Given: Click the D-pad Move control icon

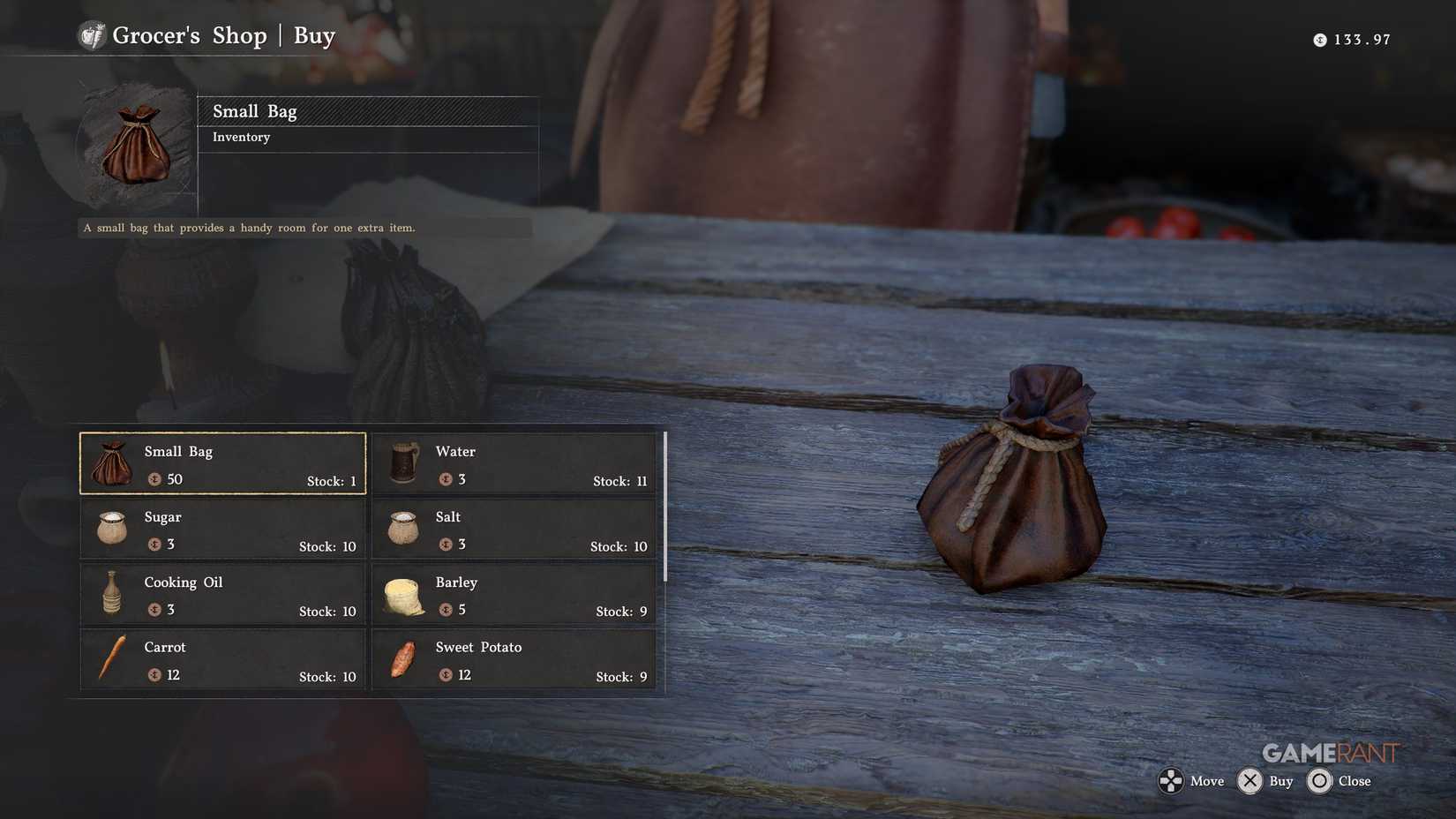Looking at the screenshot, I should 1171,780.
